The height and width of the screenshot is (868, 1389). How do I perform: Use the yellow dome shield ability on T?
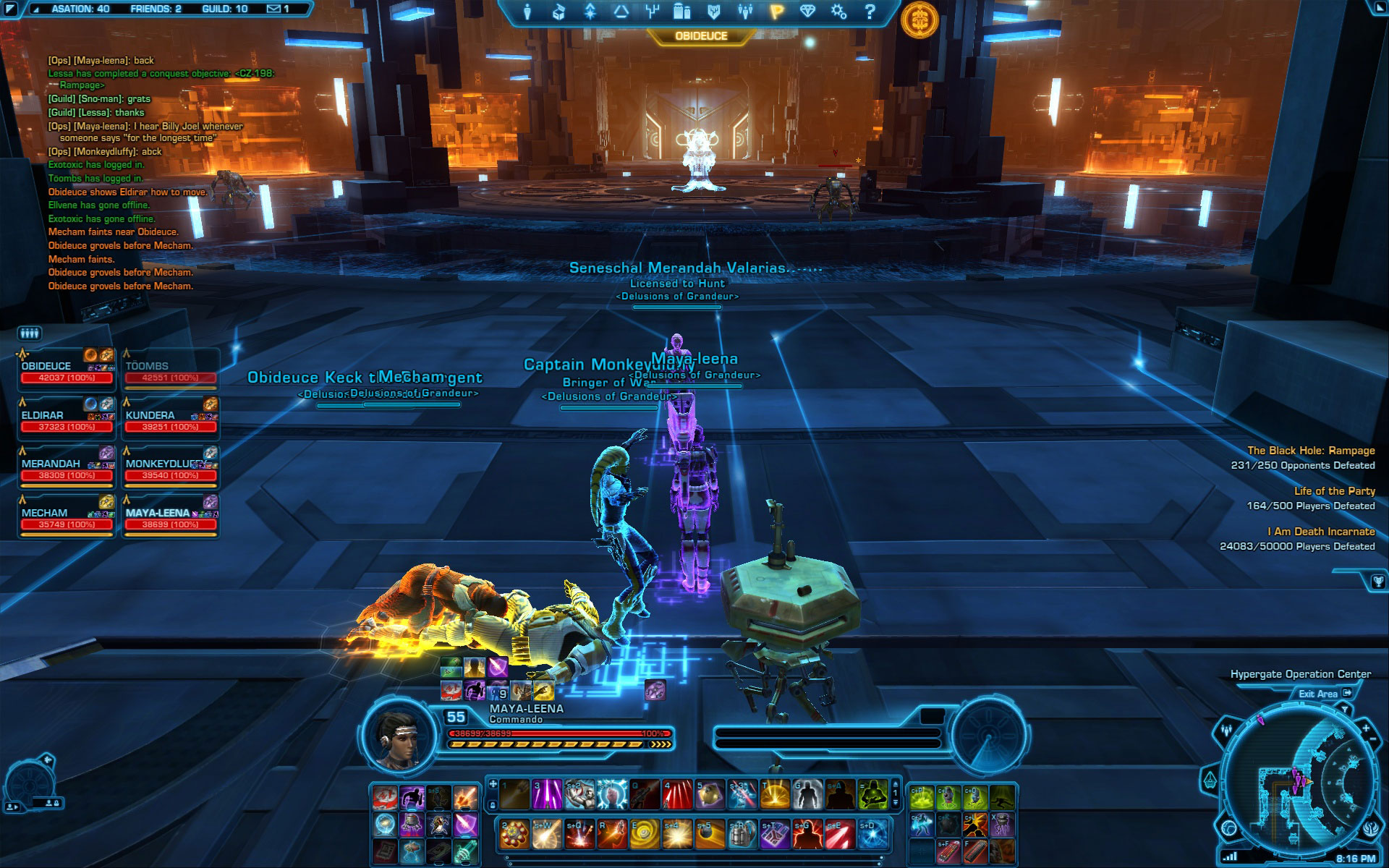[x=773, y=794]
